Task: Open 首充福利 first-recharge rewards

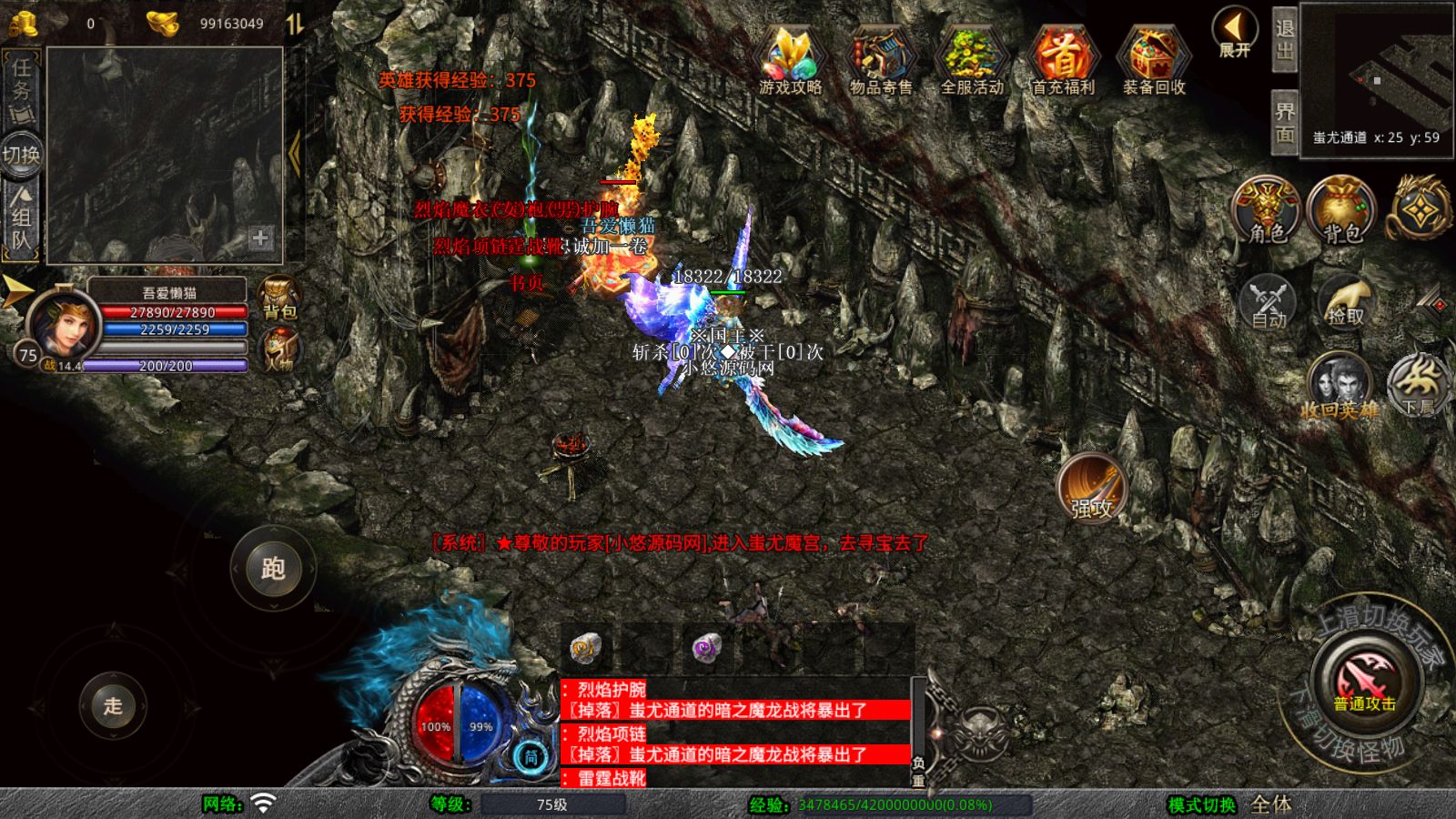Action: tap(1062, 60)
